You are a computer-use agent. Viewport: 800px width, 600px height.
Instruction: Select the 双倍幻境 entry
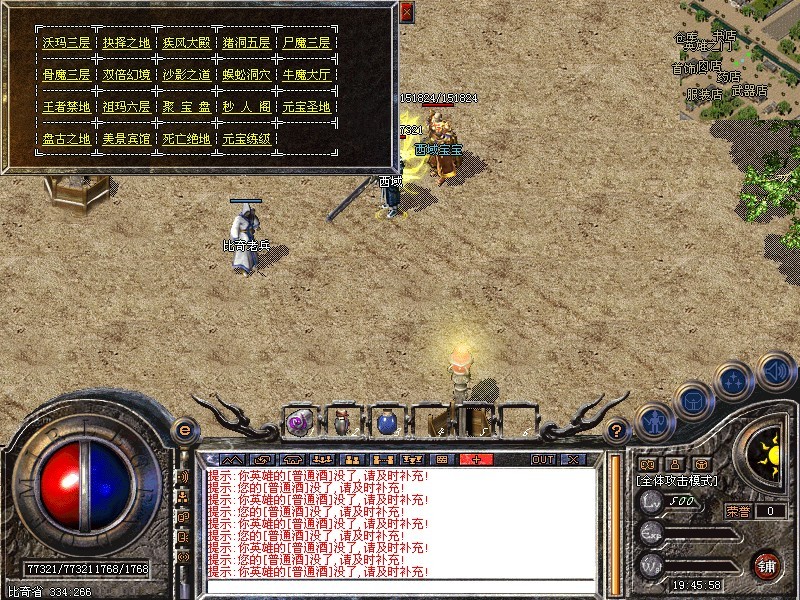[126, 75]
